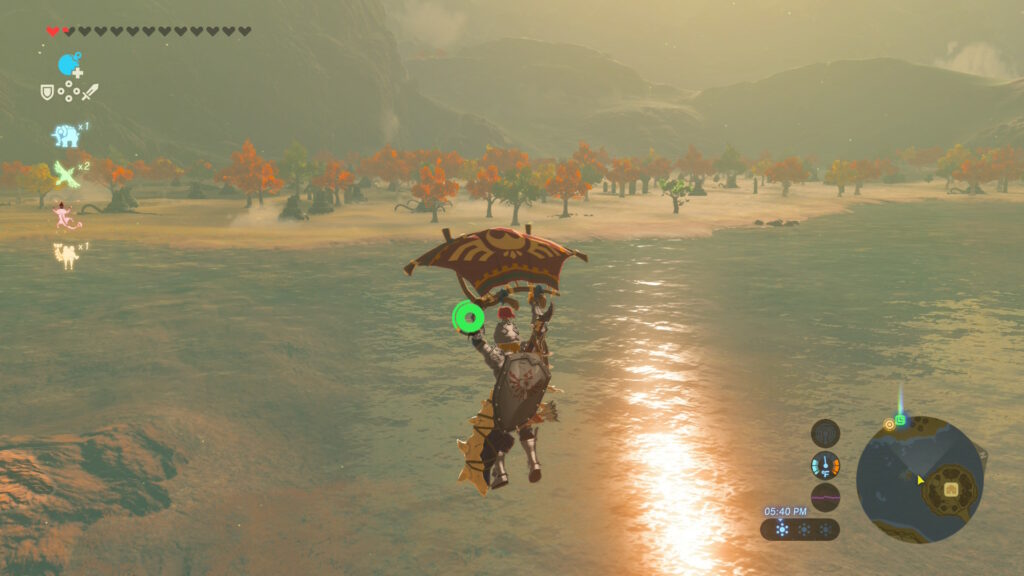Activate the yellow camel Urbosa's Fury icon
The image size is (1024, 576).
coord(66,254)
